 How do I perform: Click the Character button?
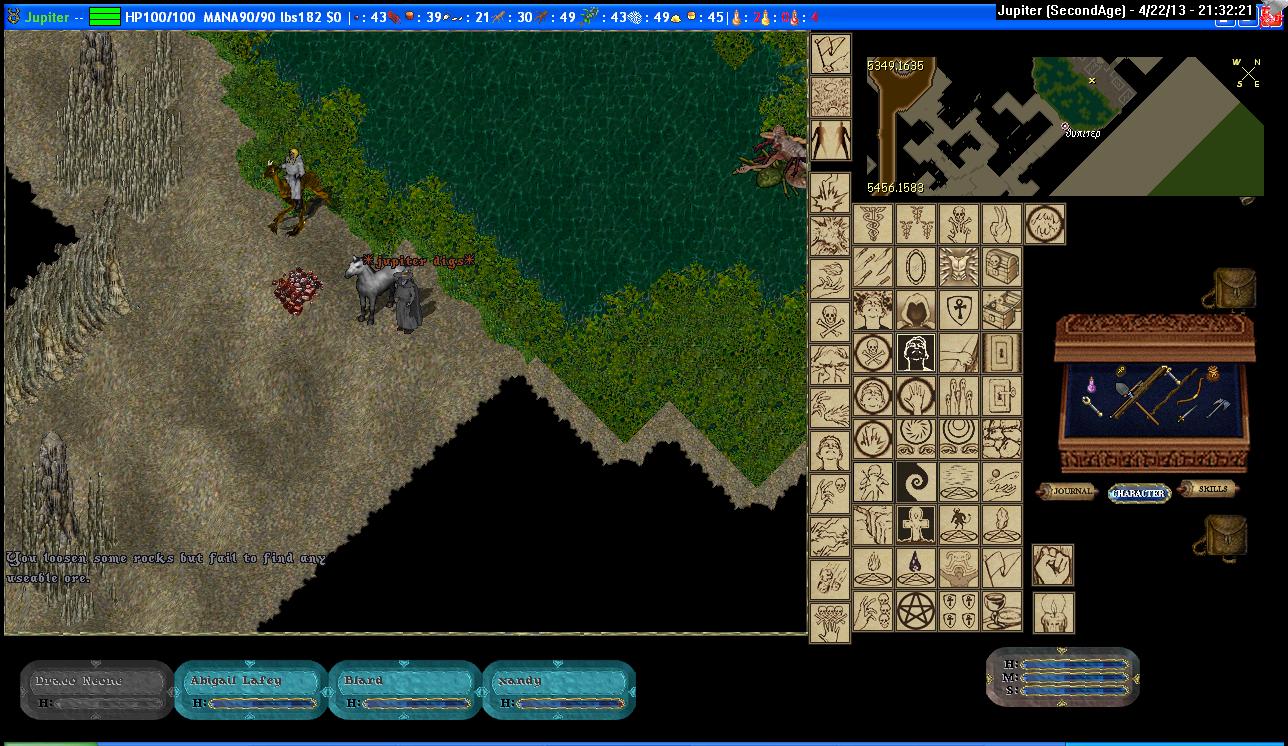click(1139, 493)
